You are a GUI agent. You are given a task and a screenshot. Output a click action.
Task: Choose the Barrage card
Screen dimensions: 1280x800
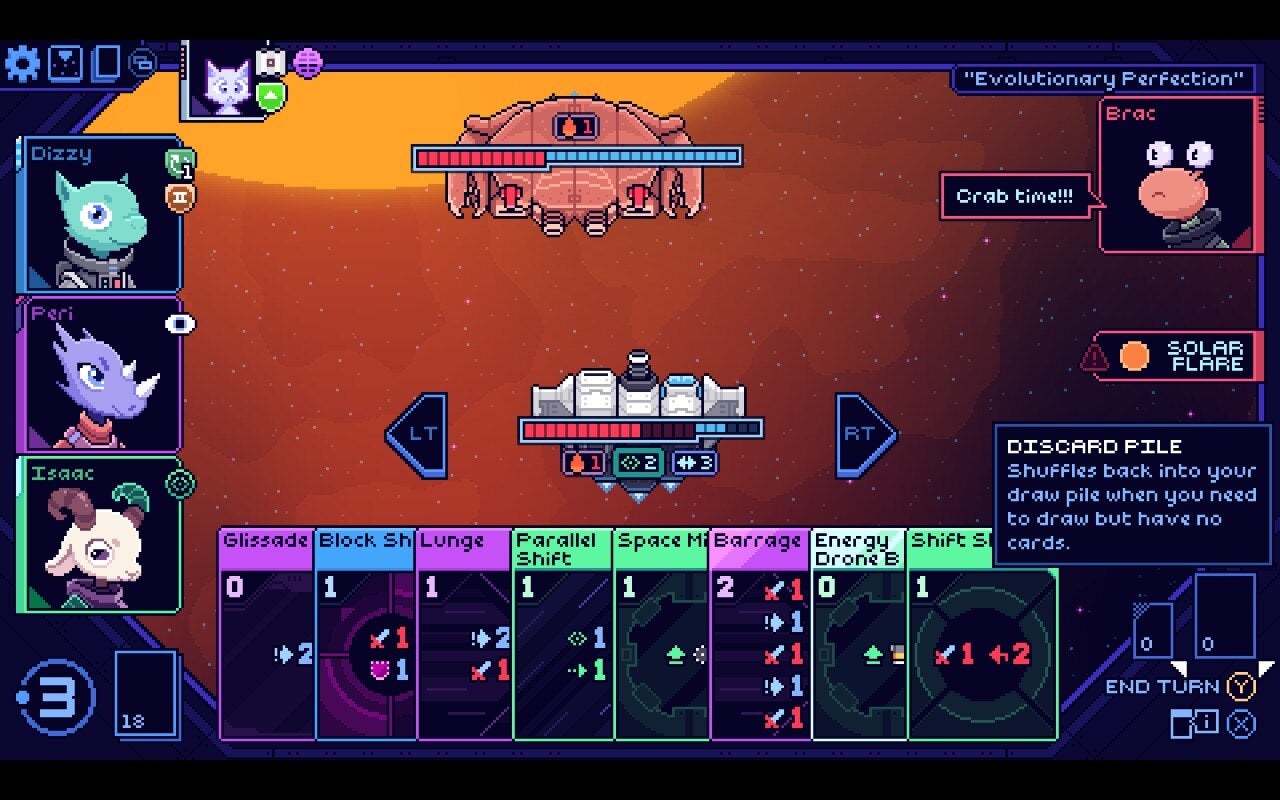[x=758, y=640]
